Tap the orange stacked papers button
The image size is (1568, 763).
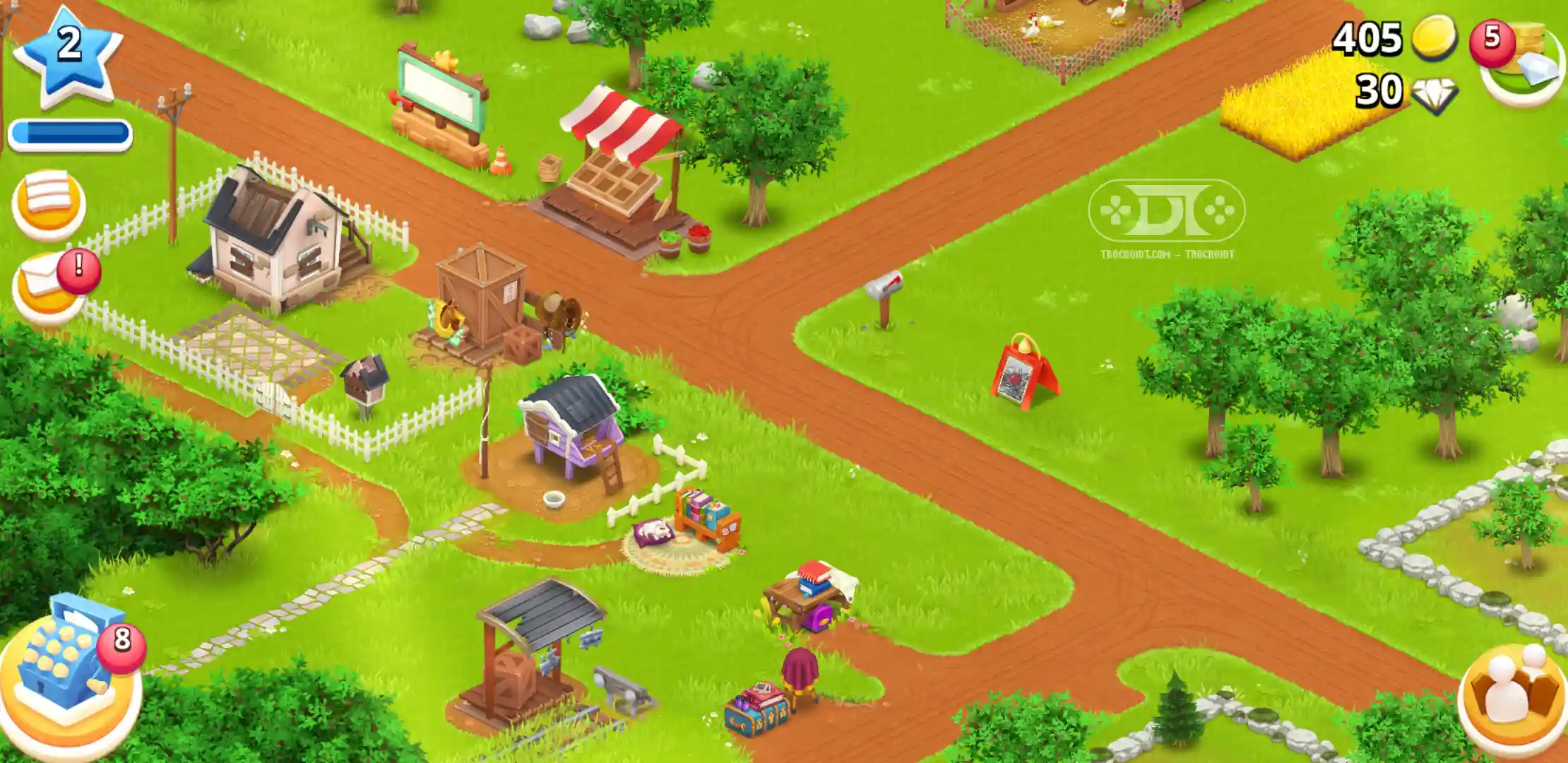tap(49, 203)
